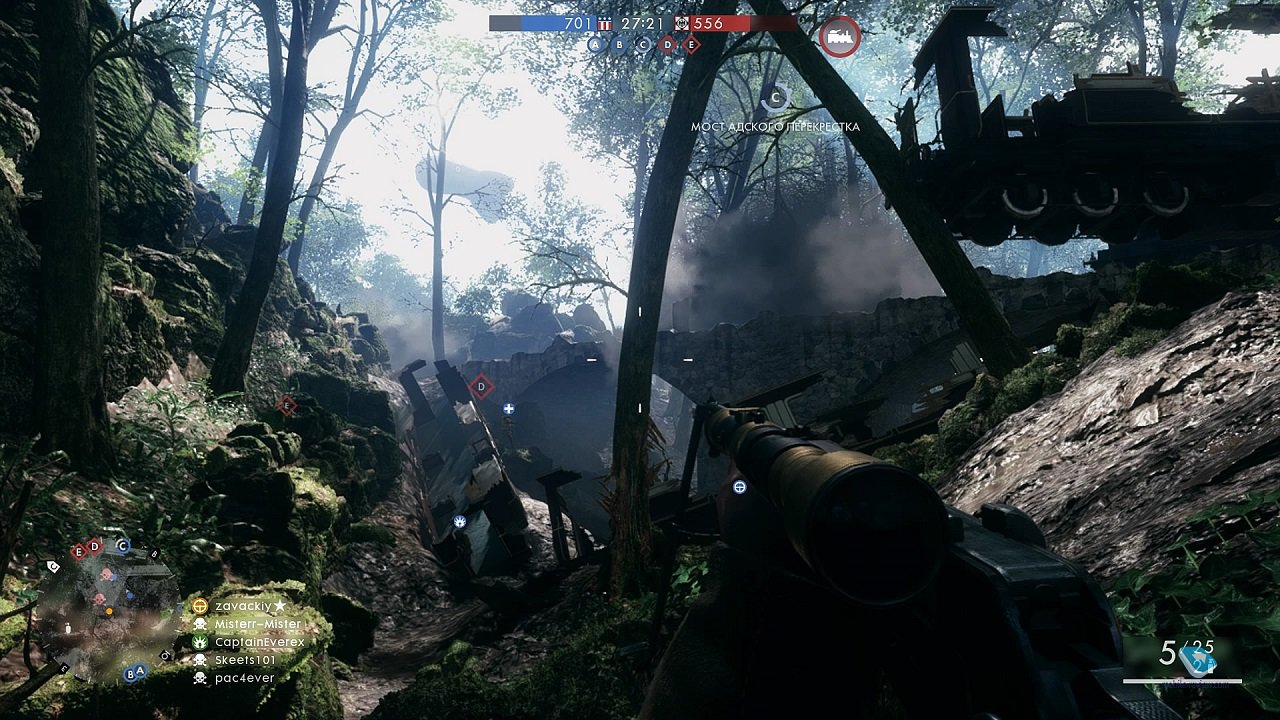Select the American flag team emblem

pyautogui.click(x=605, y=25)
